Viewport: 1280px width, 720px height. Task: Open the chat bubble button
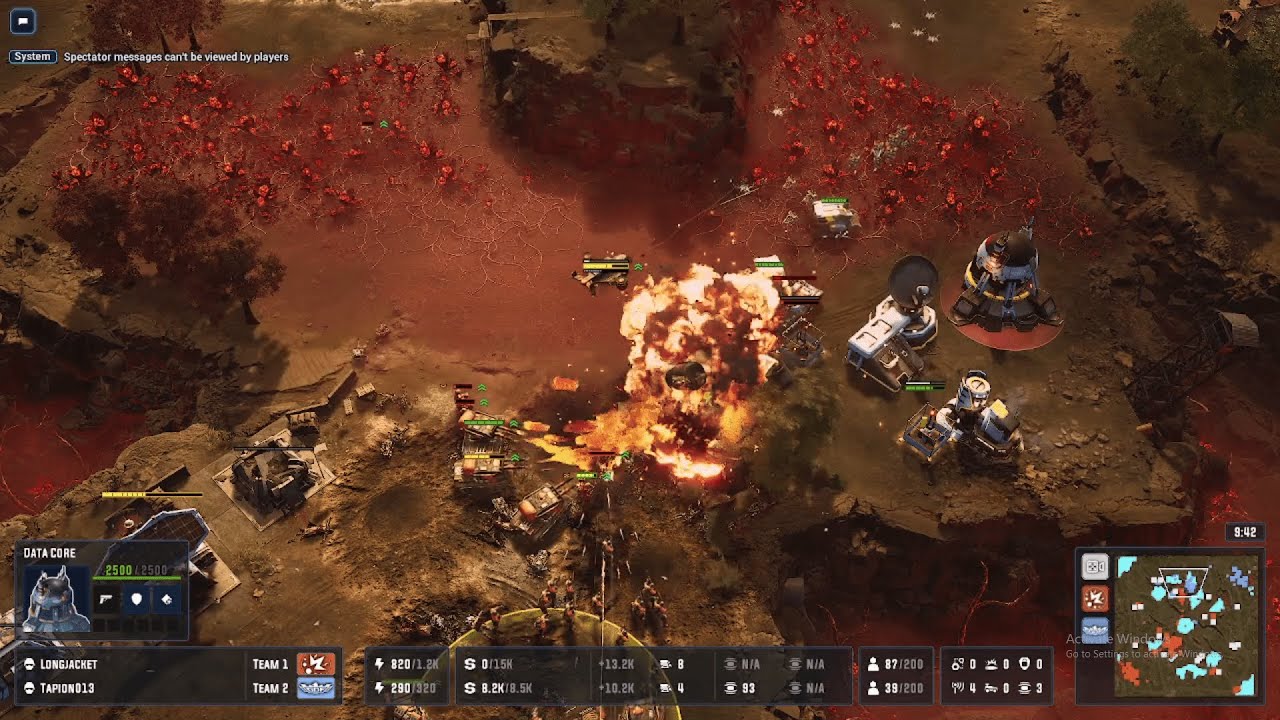coord(22,21)
